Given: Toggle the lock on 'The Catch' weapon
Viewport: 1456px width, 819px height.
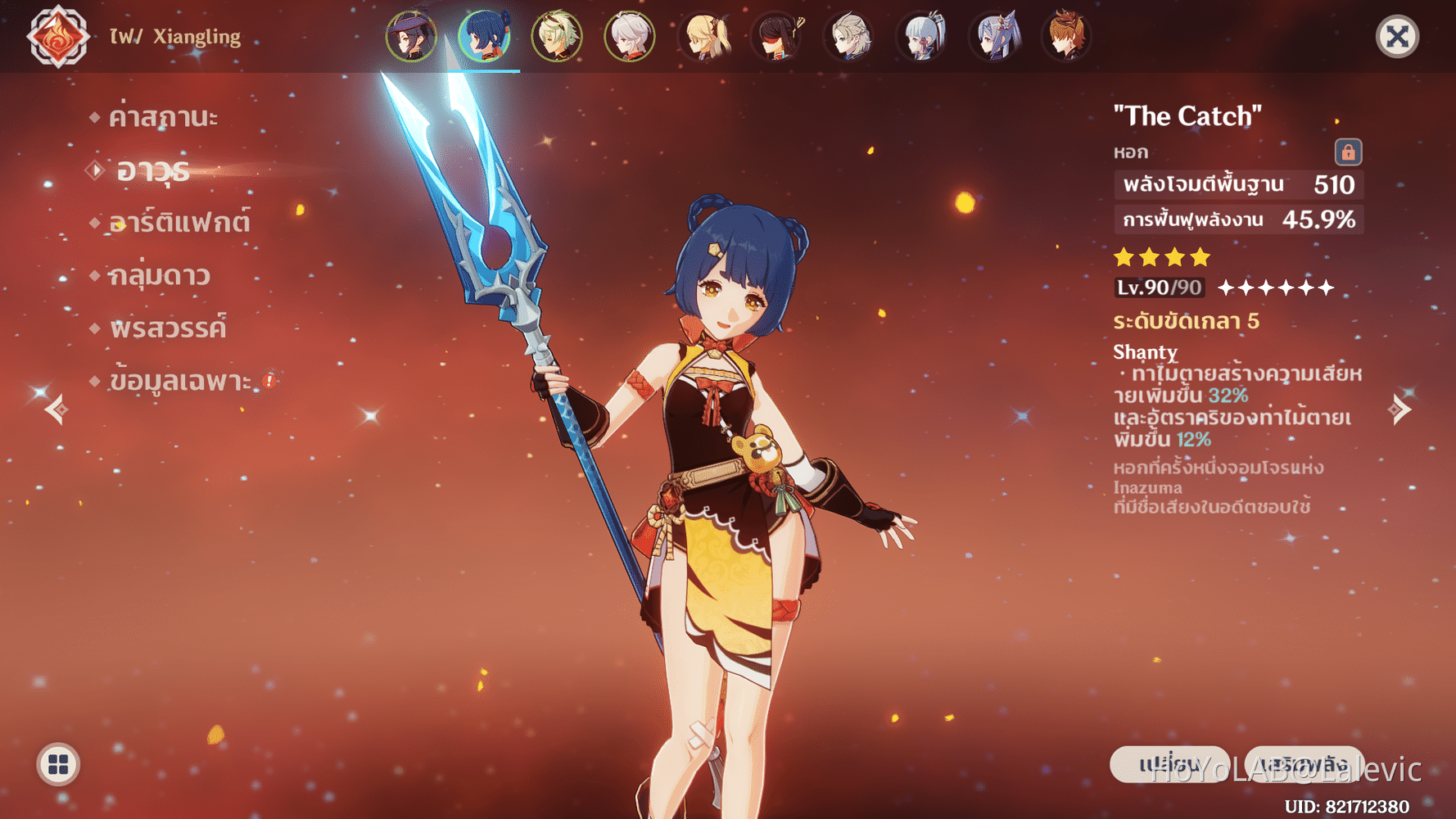Looking at the screenshot, I should pyautogui.click(x=1347, y=152).
